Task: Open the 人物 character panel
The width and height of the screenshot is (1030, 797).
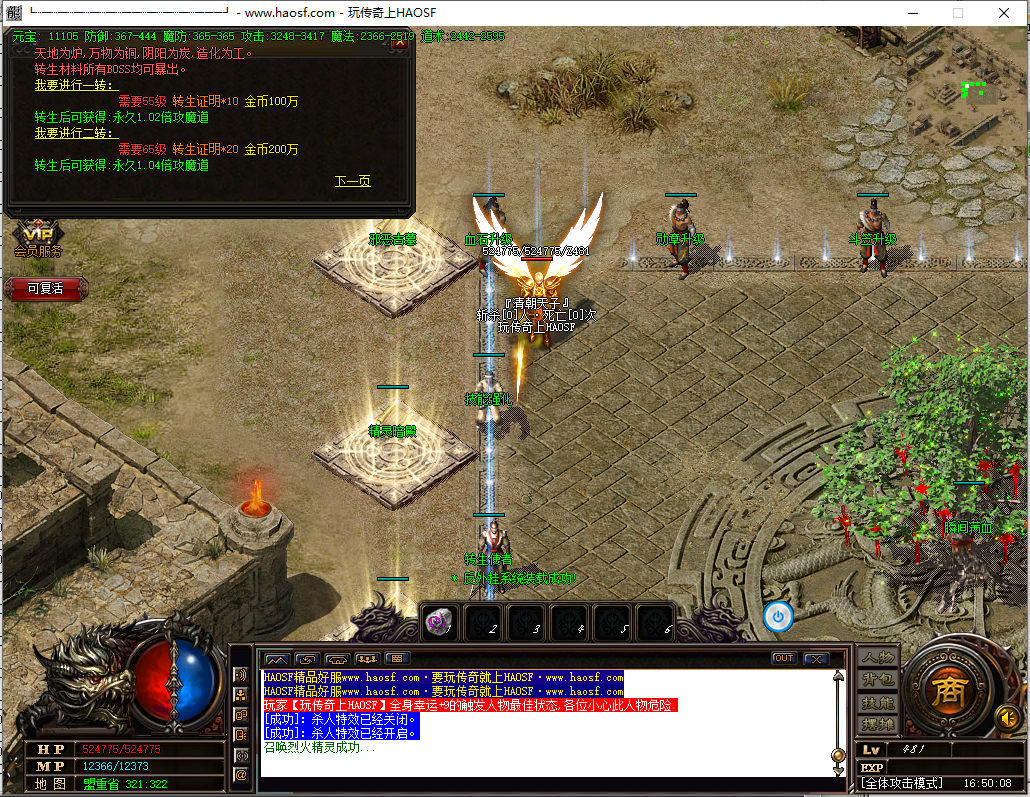Action: pyautogui.click(x=878, y=657)
